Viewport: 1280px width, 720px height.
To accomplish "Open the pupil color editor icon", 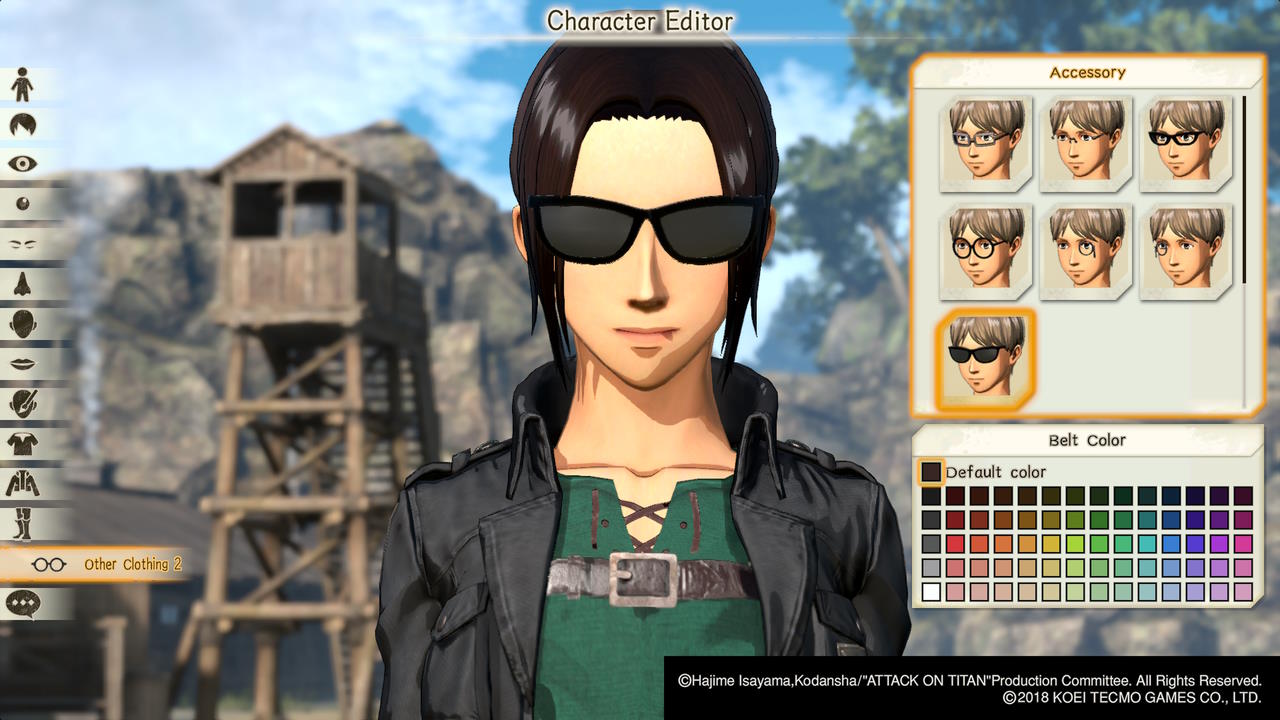I will tap(22, 205).
